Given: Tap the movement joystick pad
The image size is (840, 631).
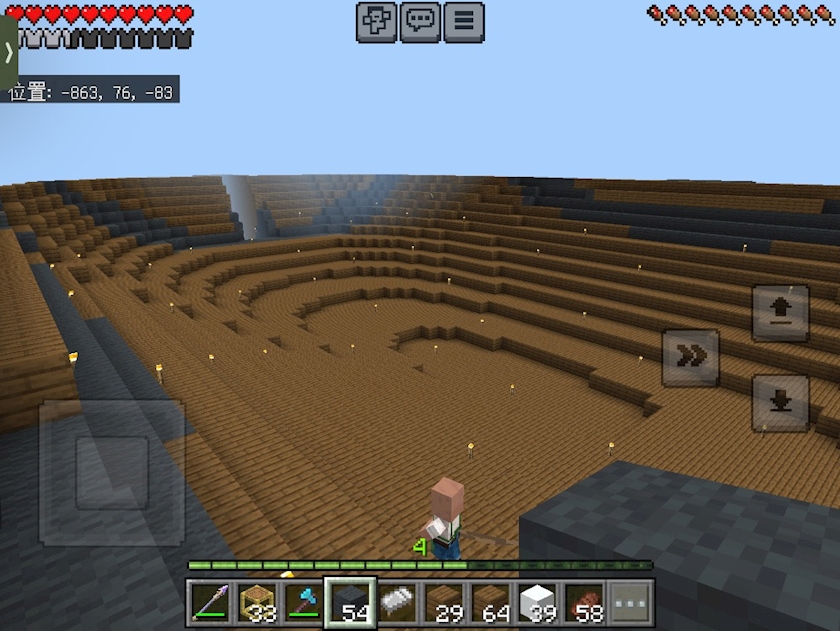Looking at the screenshot, I should click(112, 472).
